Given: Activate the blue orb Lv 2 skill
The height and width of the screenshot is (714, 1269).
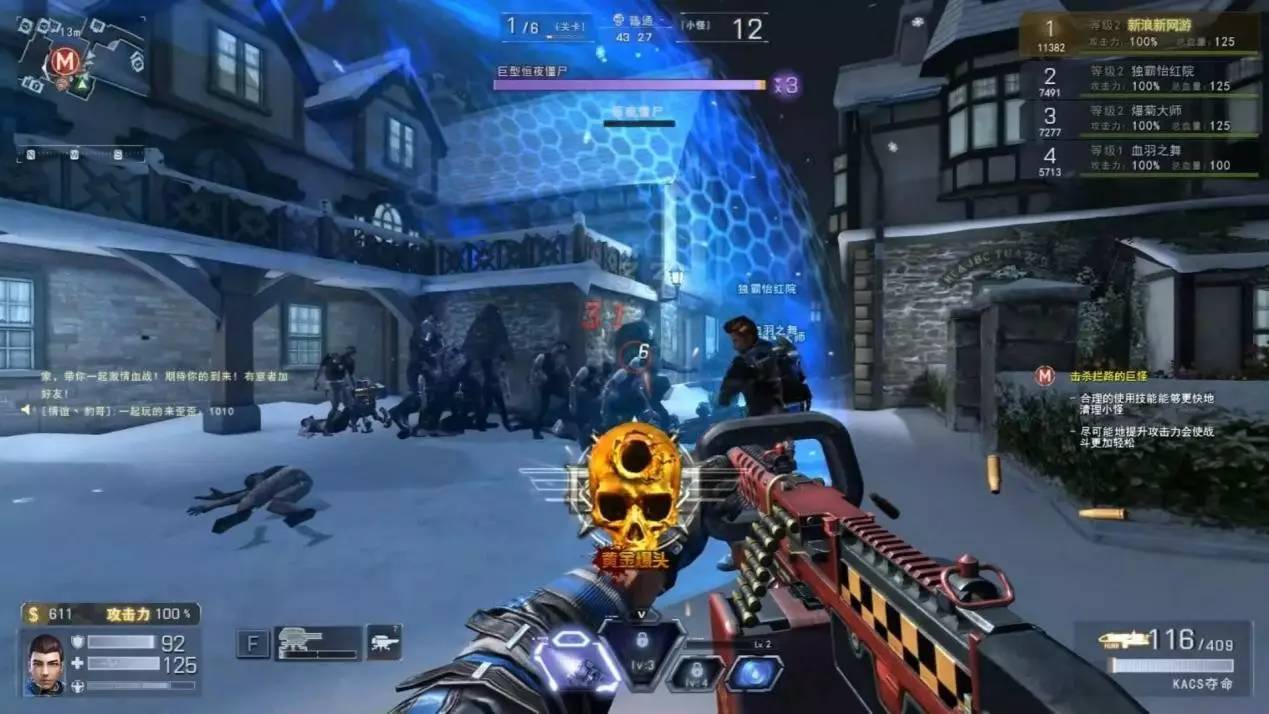Looking at the screenshot, I should [x=753, y=672].
